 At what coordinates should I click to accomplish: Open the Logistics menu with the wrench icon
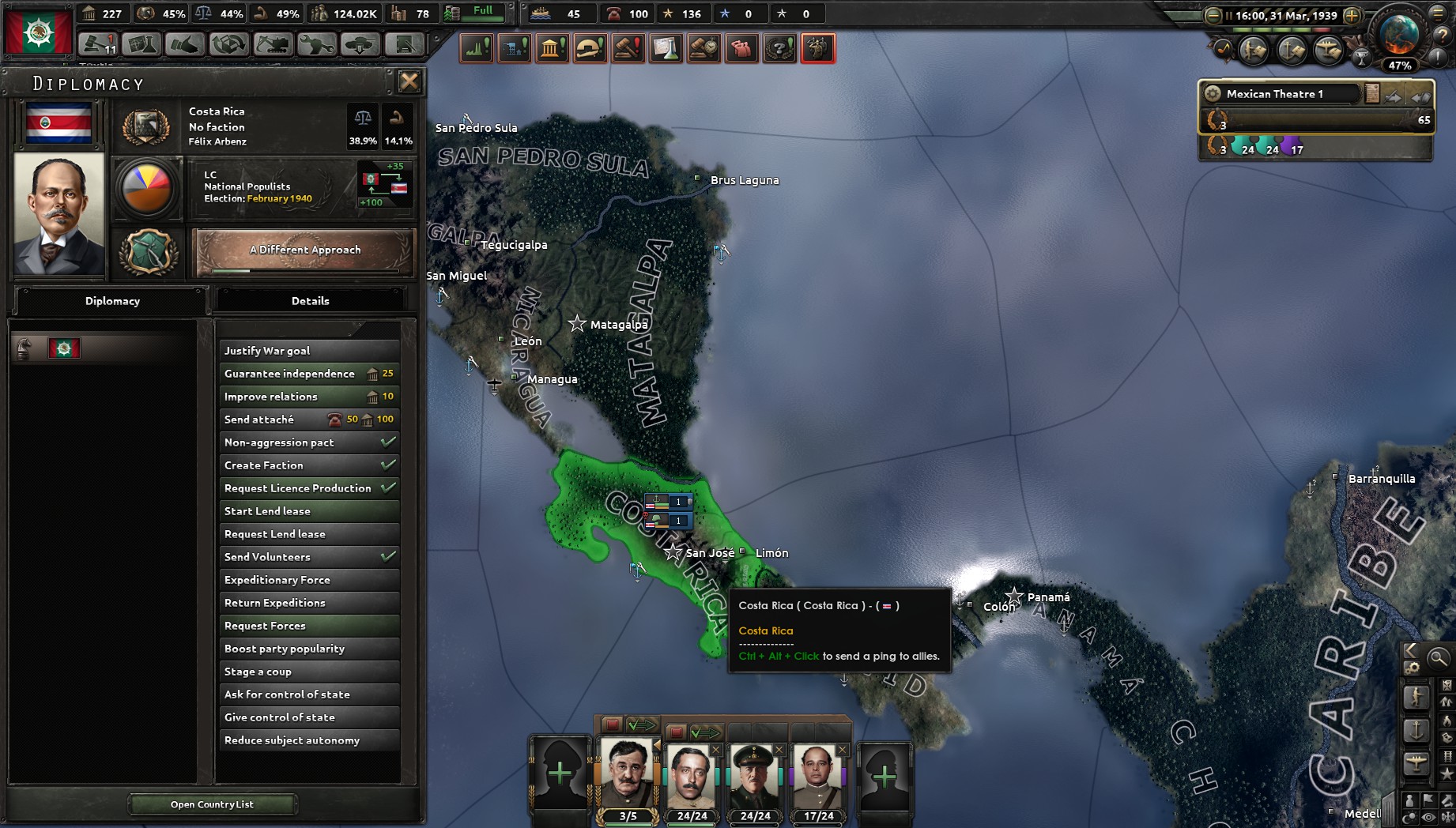pyautogui.click(x=316, y=46)
